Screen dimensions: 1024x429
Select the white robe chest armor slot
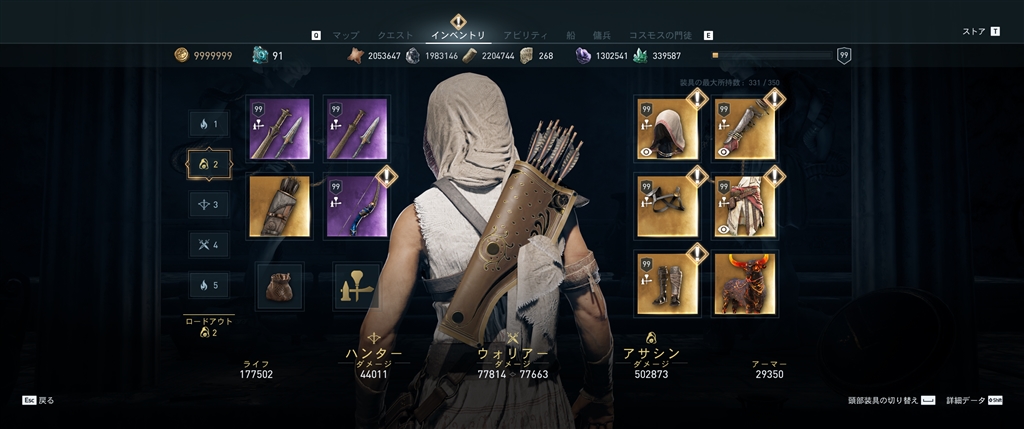[745, 207]
